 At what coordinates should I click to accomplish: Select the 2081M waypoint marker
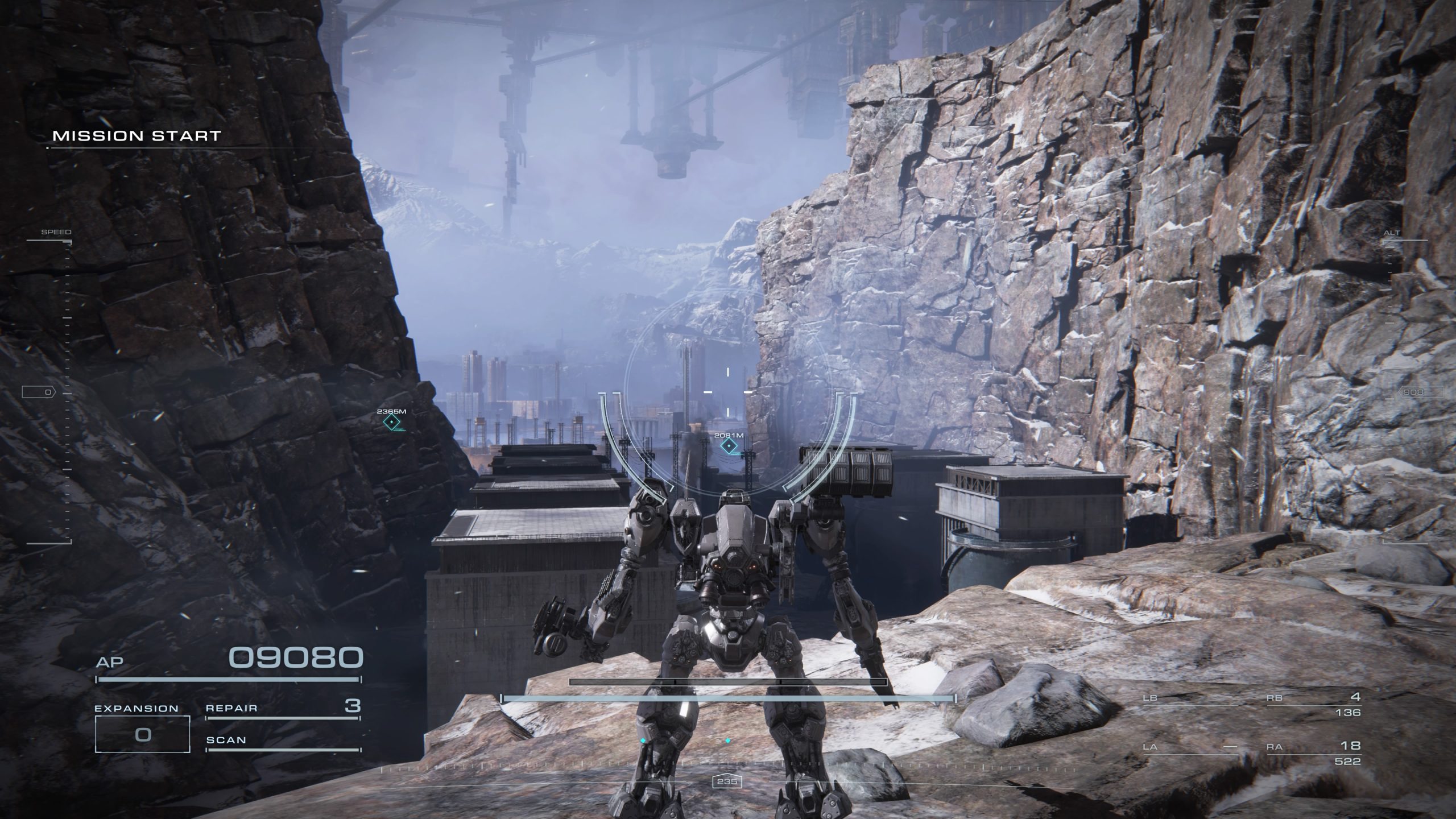coord(729,446)
